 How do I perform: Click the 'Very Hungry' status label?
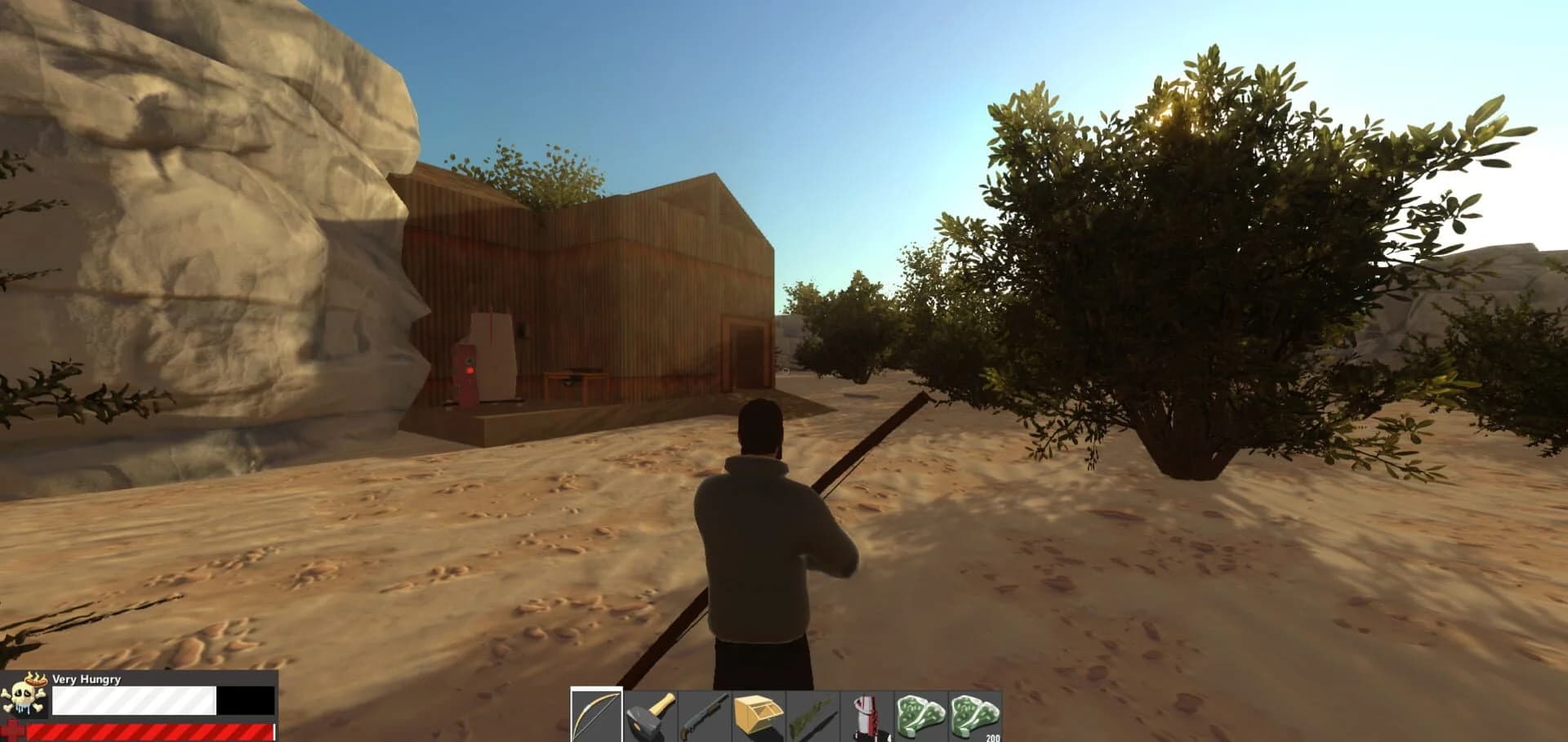[86, 679]
